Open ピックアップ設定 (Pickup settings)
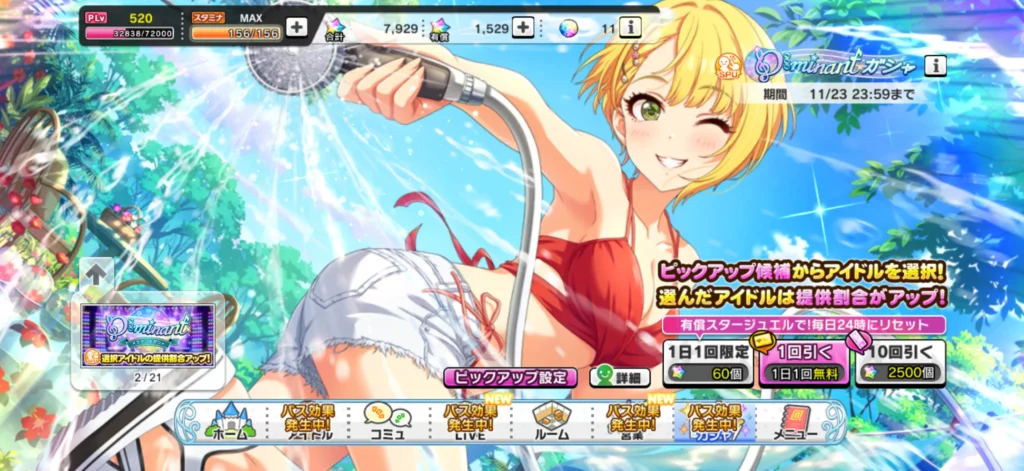 [x=511, y=378]
